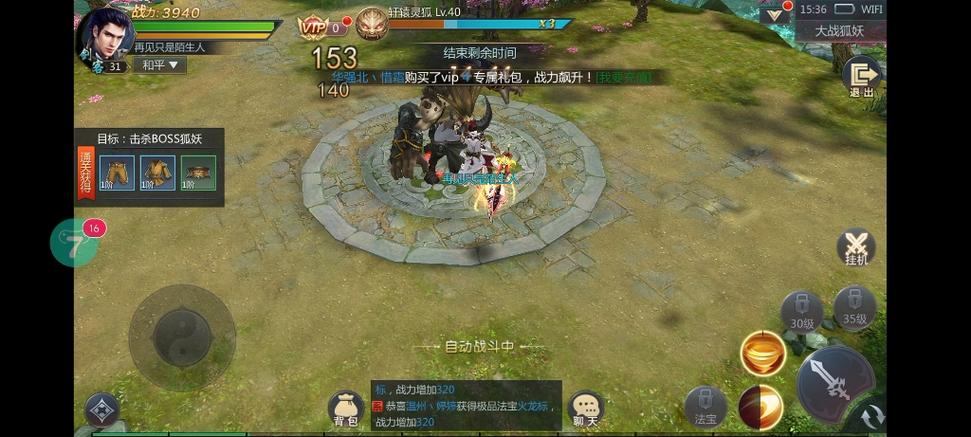Open the 聊天 chat window
The height and width of the screenshot is (437, 971).
point(585,408)
